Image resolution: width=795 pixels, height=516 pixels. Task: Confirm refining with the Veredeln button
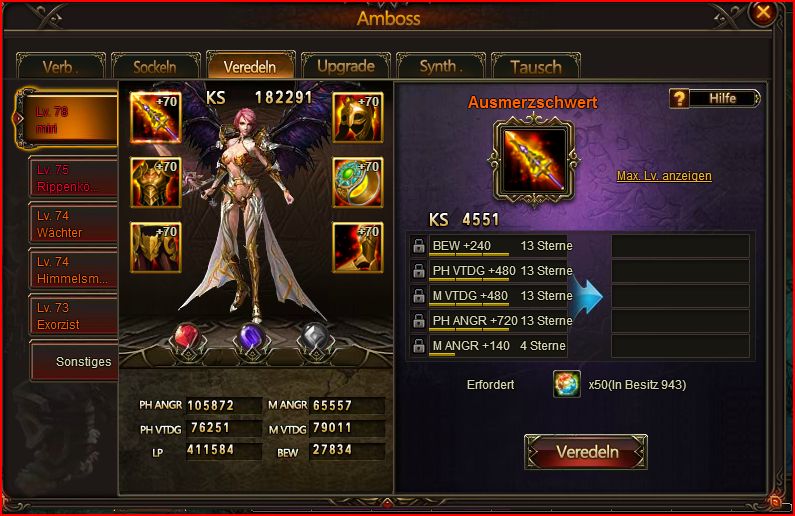586,452
